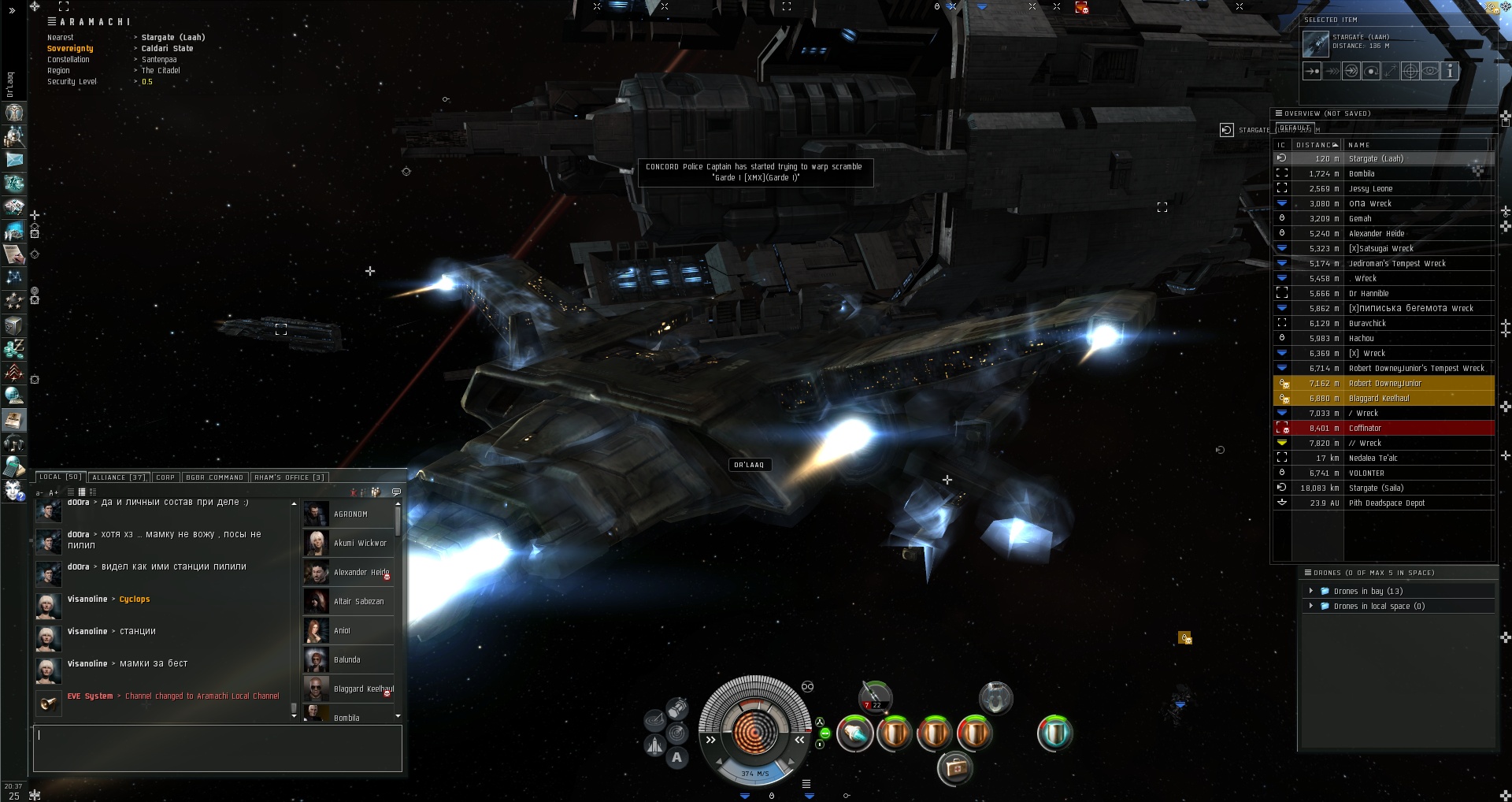Activate the afterburner propulsion module

pyautogui.click(x=854, y=734)
